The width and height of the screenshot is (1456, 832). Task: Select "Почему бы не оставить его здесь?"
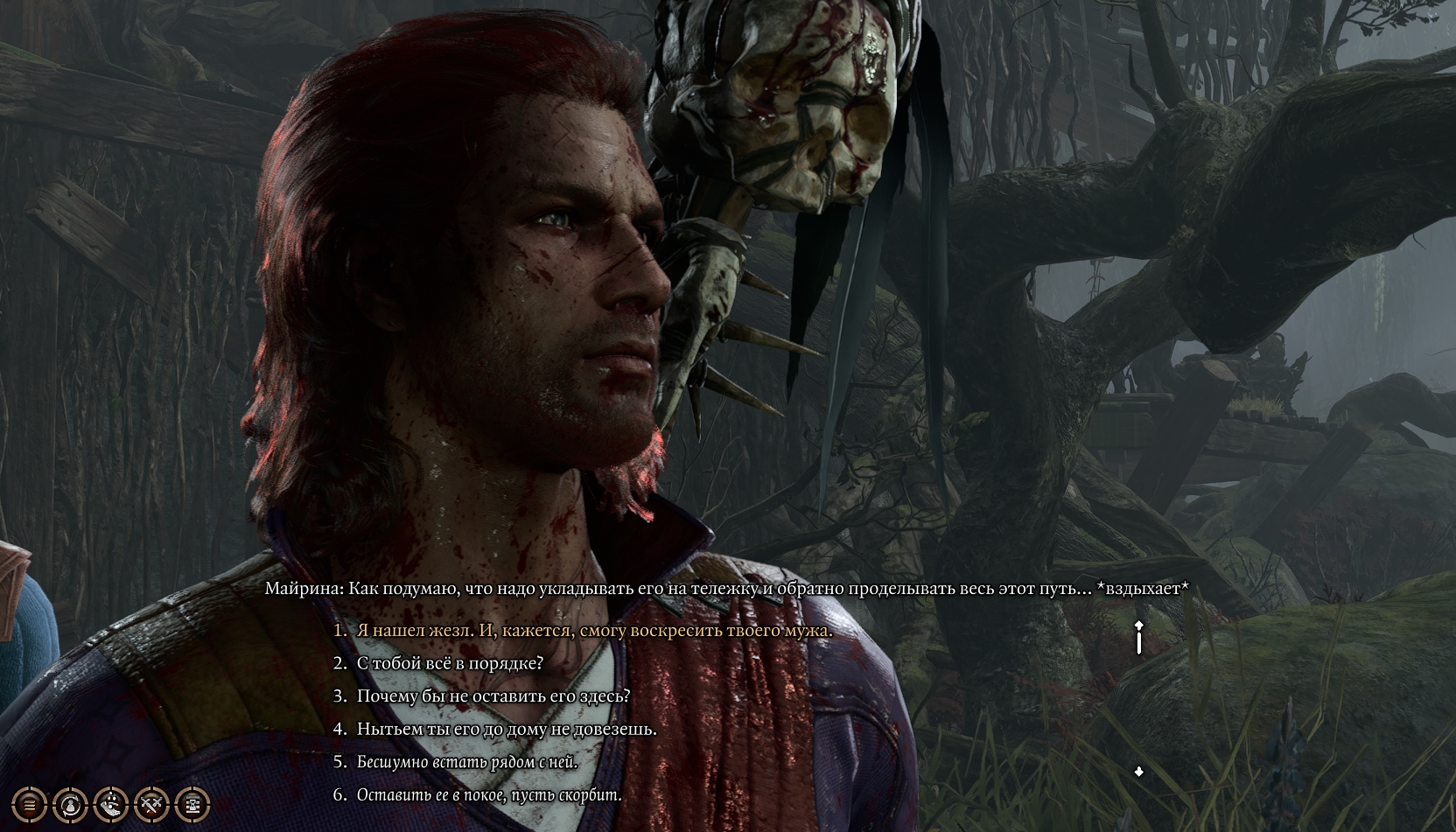click(x=493, y=696)
